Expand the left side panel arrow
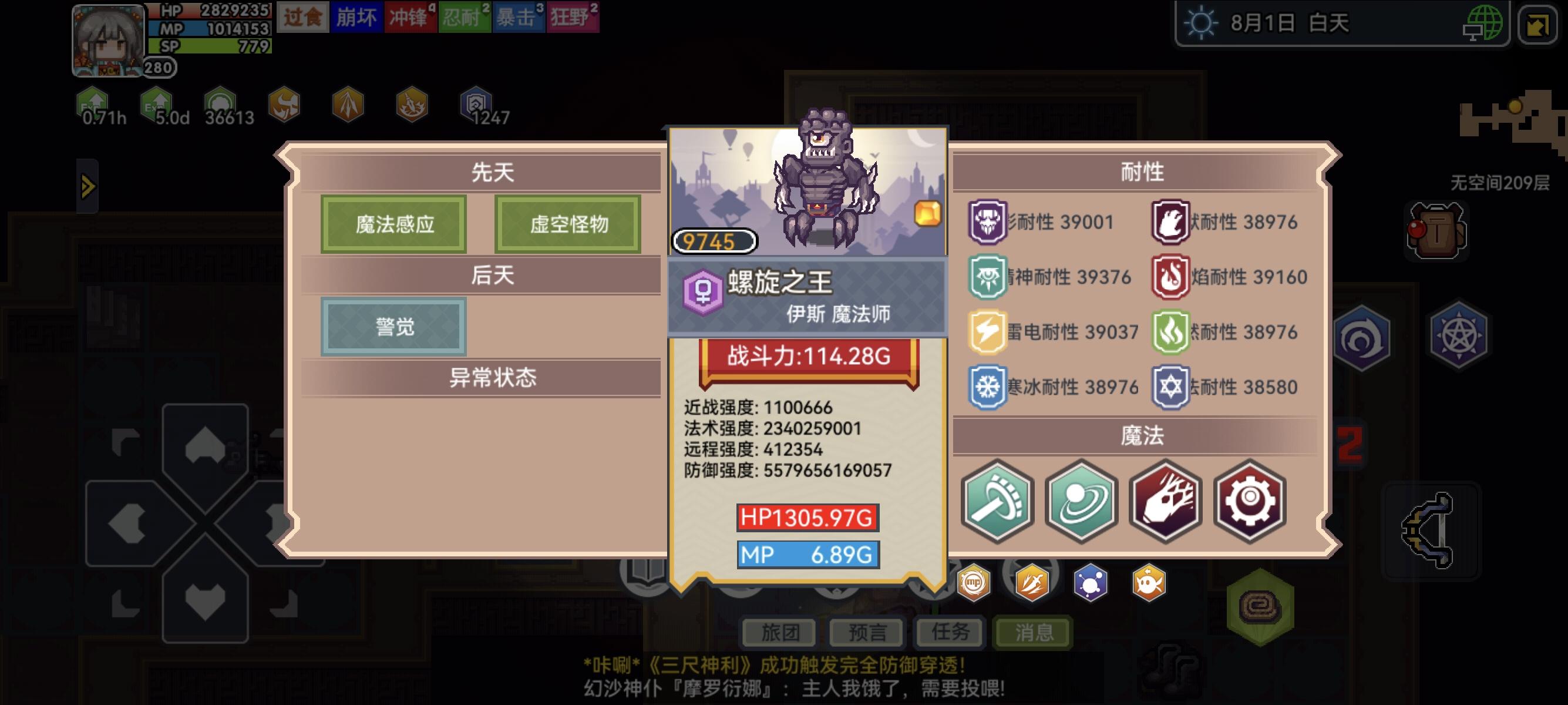 pyautogui.click(x=87, y=186)
